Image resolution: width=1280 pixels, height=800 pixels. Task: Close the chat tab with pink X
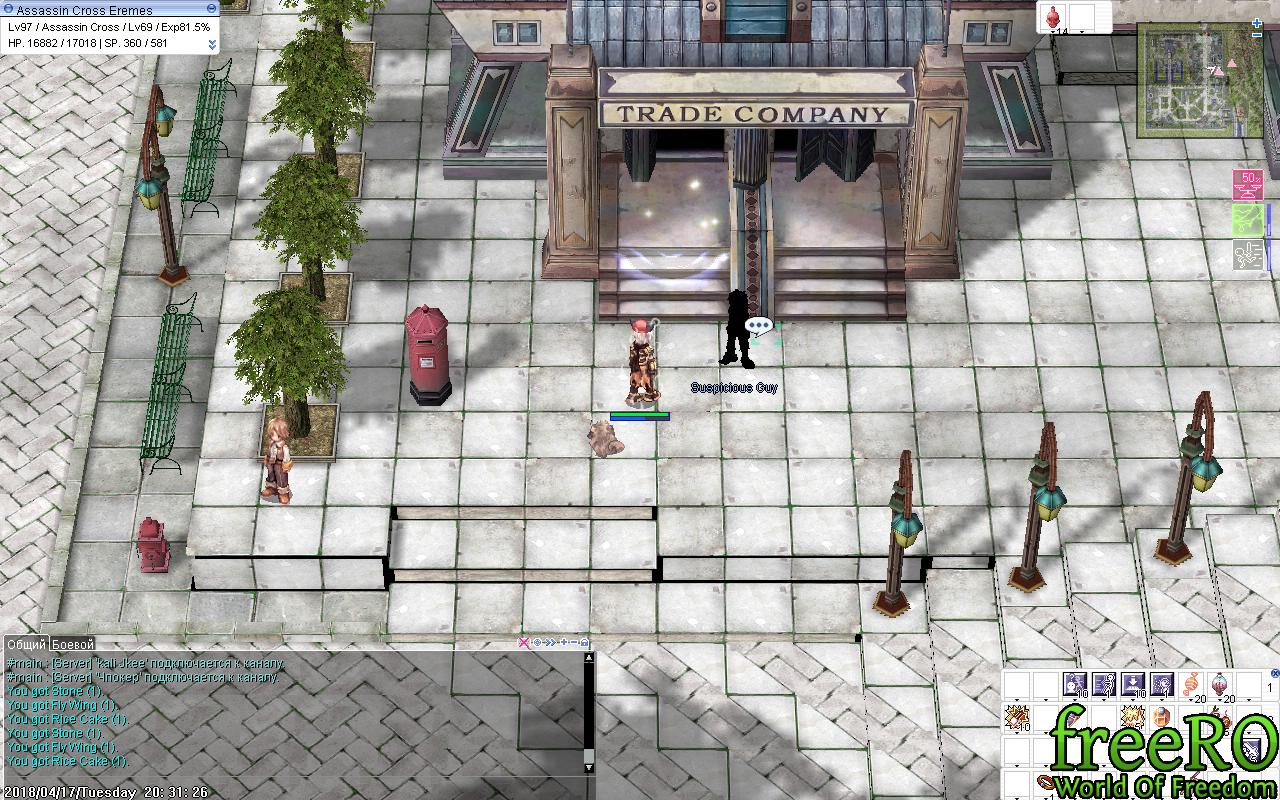523,643
